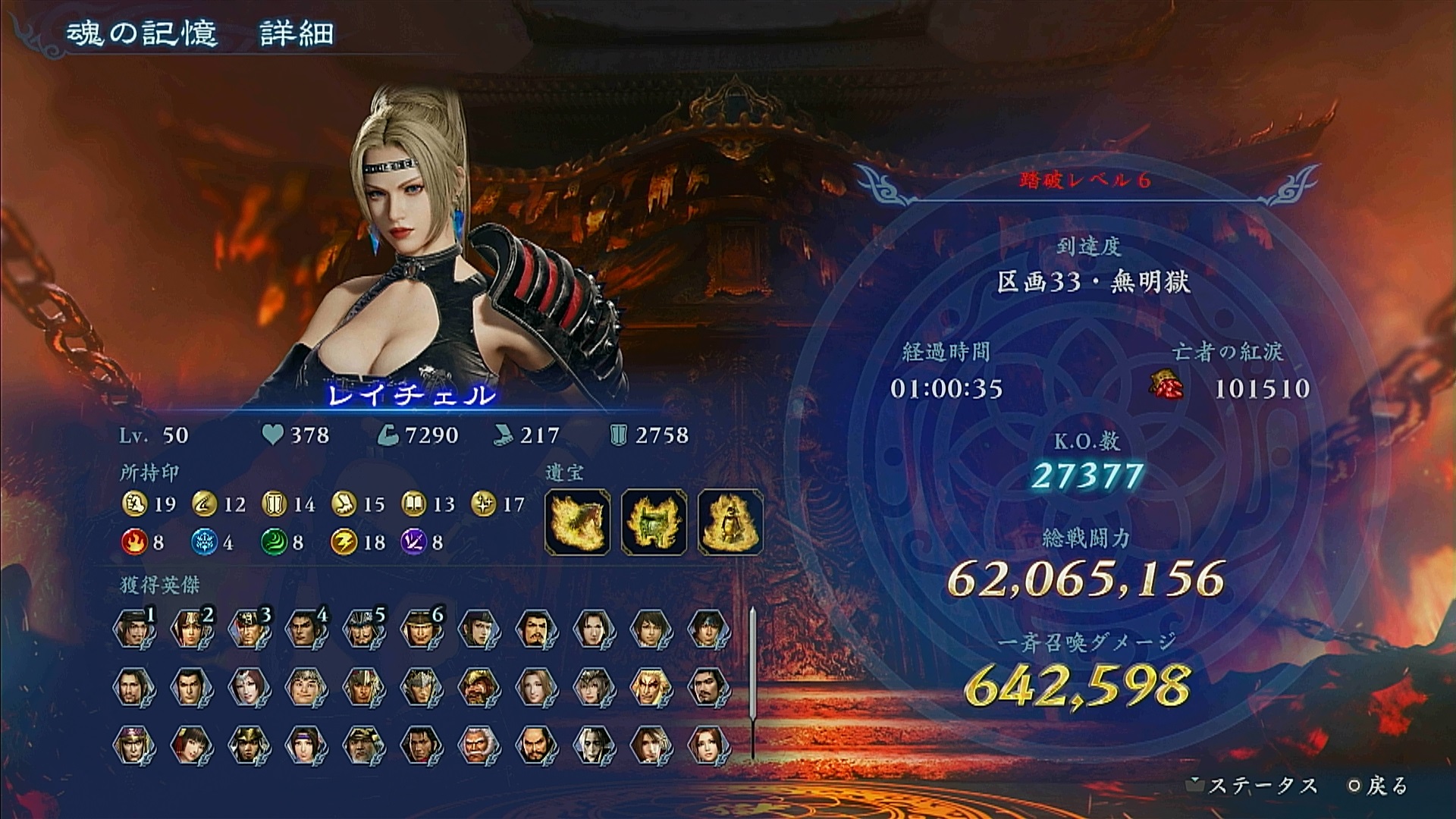Choose the hero portrait numbered 2
The height and width of the screenshot is (819, 1456).
coord(191,629)
